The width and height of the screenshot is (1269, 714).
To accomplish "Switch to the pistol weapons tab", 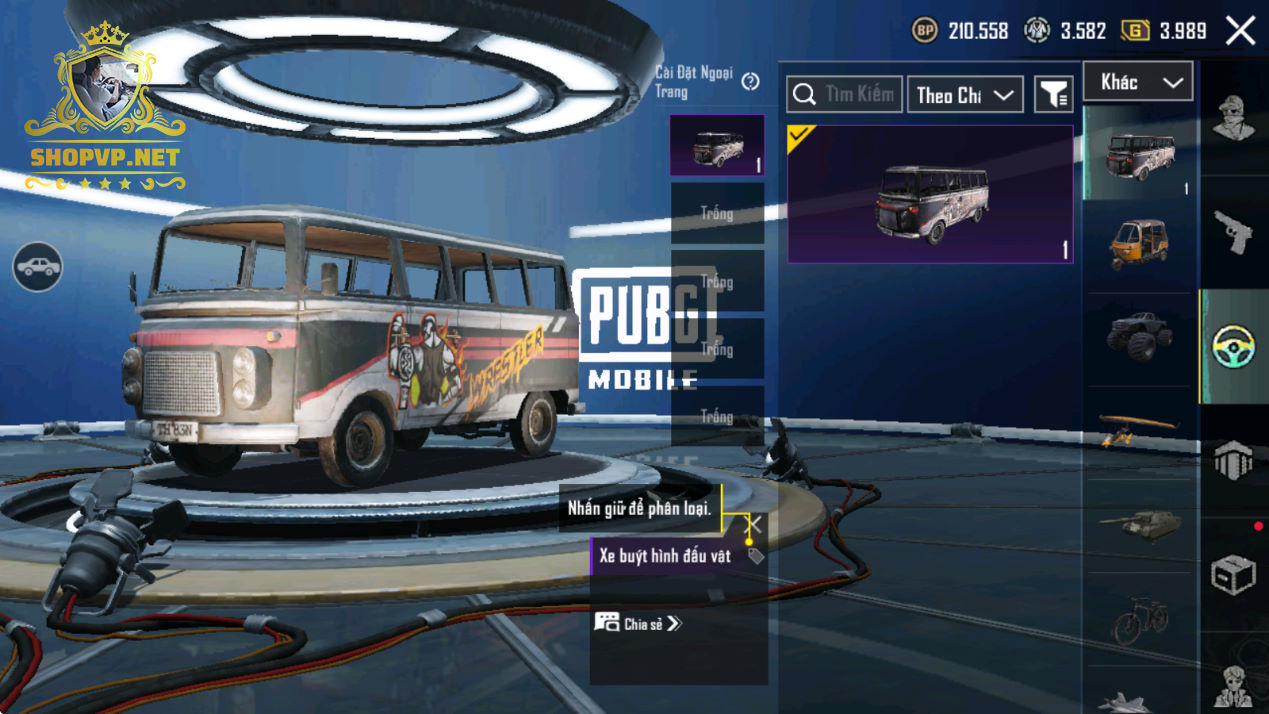I will [1233, 232].
